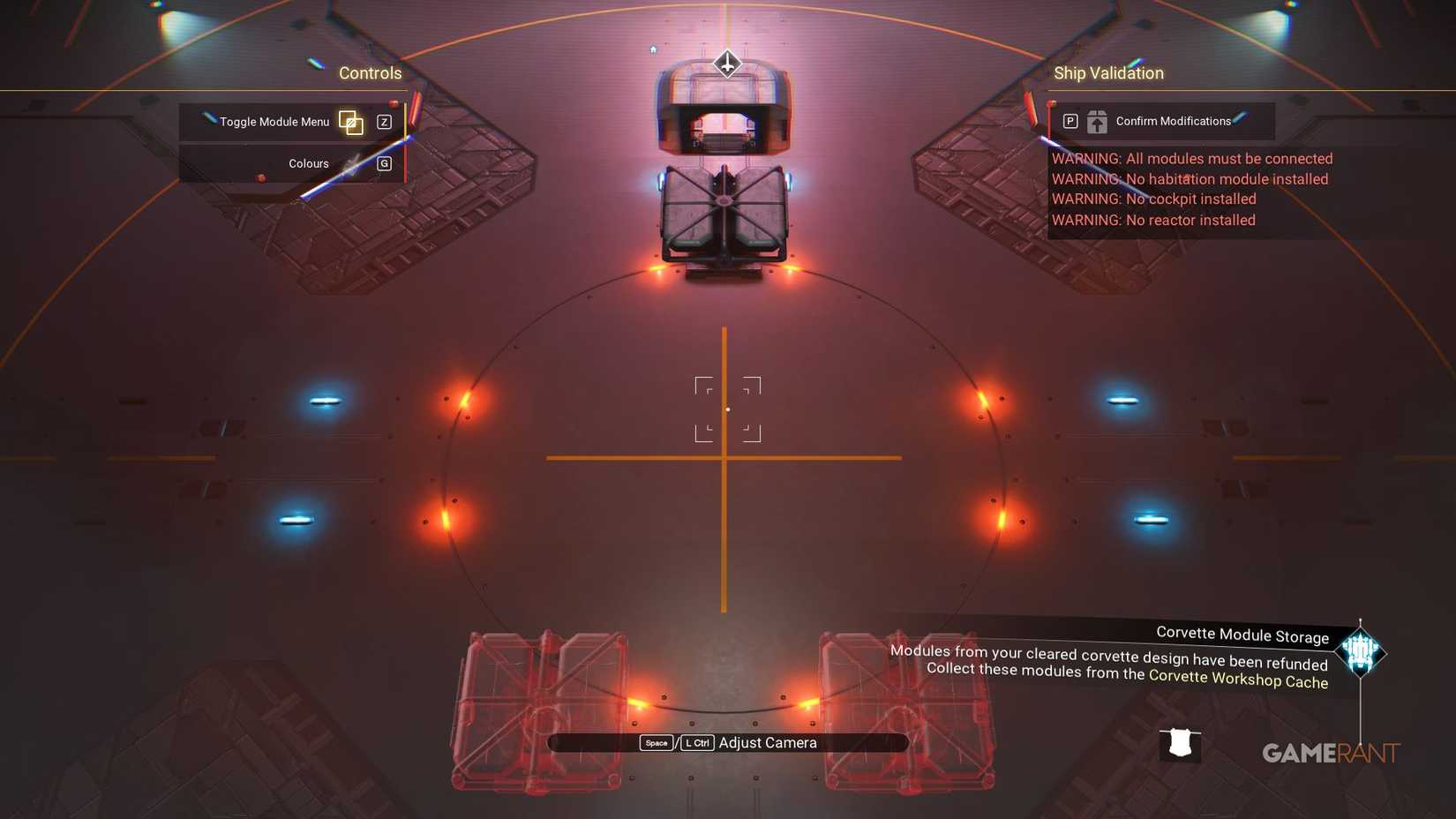The height and width of the screenshot is (819, 1456).
Task: Select the corvette ship icon on the Module Storage marker
Action: point(1359,651)
